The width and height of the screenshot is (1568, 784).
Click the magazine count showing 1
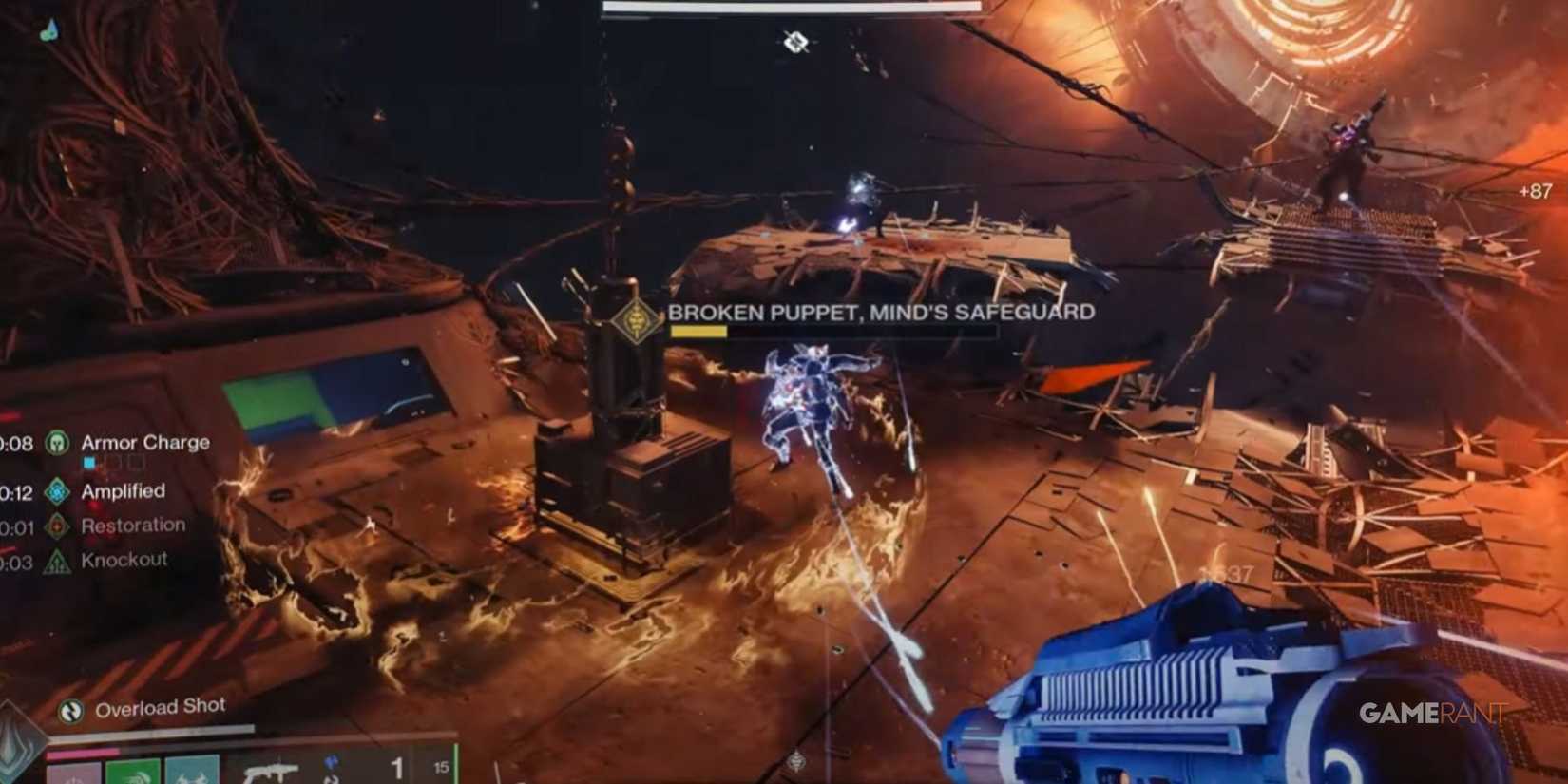(398, 768)
